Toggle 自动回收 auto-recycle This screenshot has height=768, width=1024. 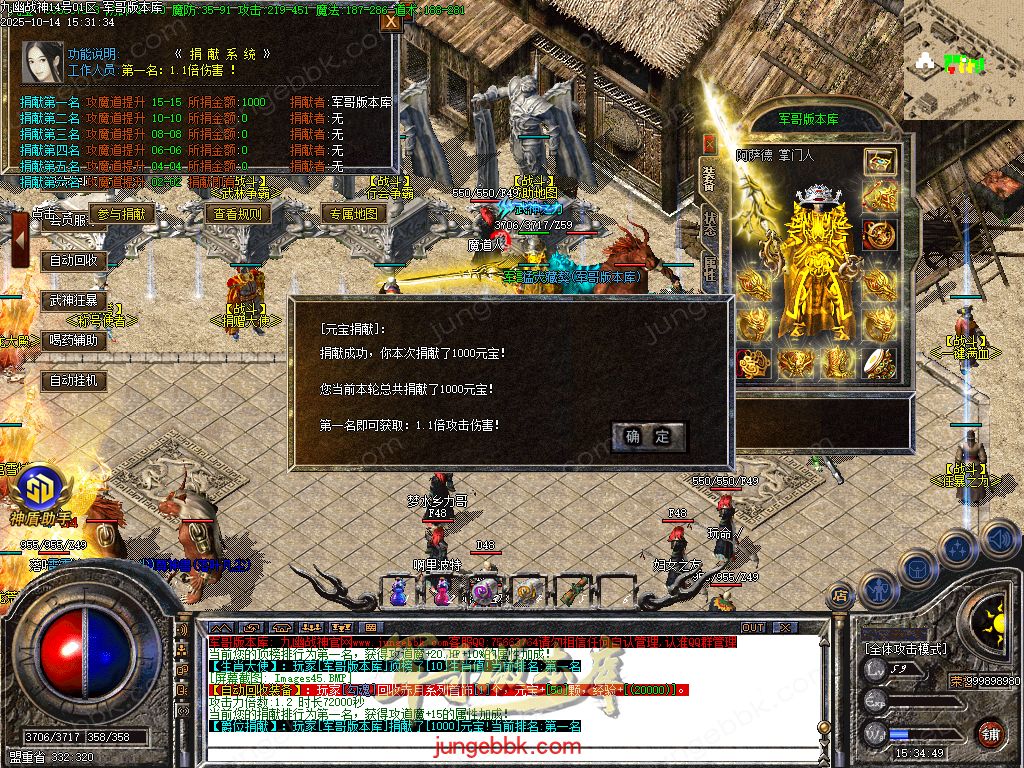pyautogui.click(x=74, y=260)
